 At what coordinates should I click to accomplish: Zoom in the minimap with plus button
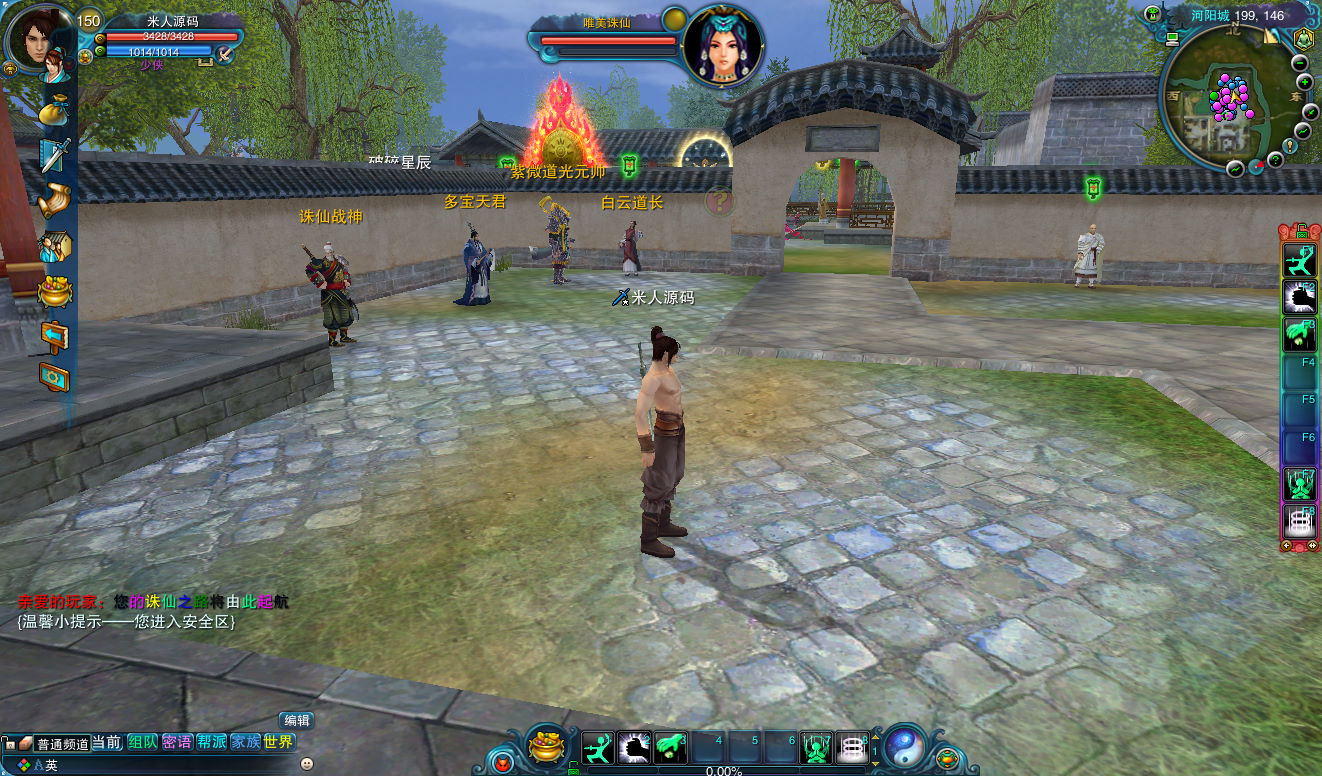[1304, 82]
